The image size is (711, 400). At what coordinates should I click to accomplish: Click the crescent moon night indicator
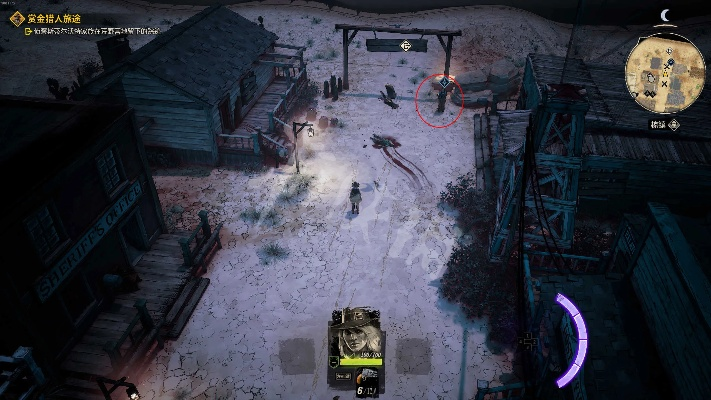pyautogui.click(x=666, y=14)
